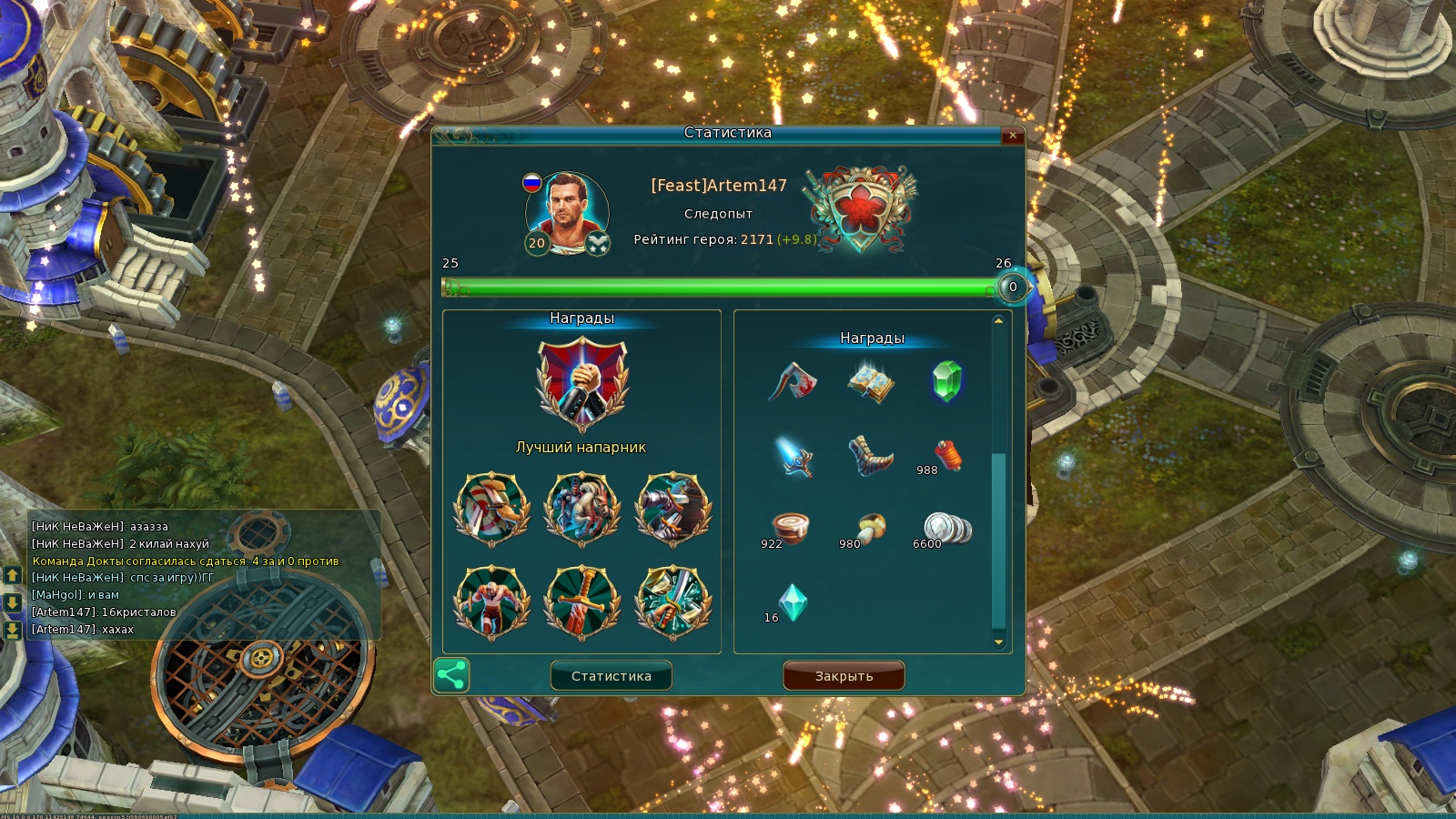Choose the green emerald reward

click(946, 382)
